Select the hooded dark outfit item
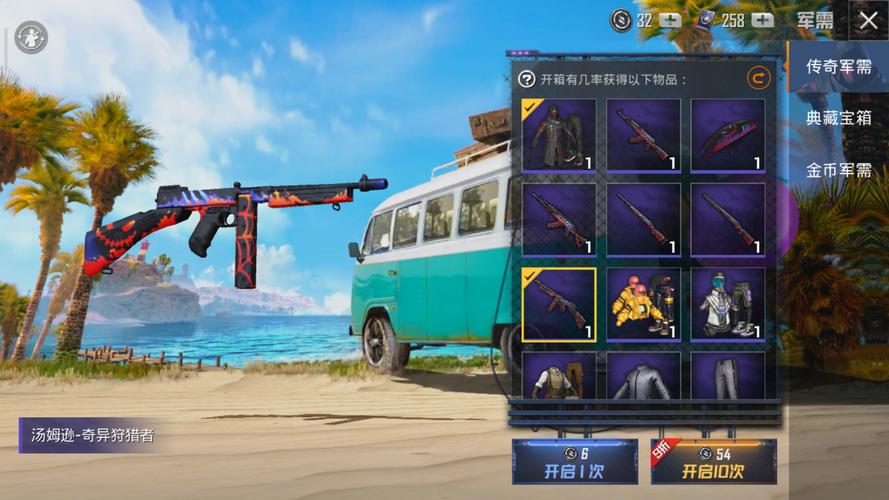889x500 pixels. pyautogui.click(x=559, y=135)
